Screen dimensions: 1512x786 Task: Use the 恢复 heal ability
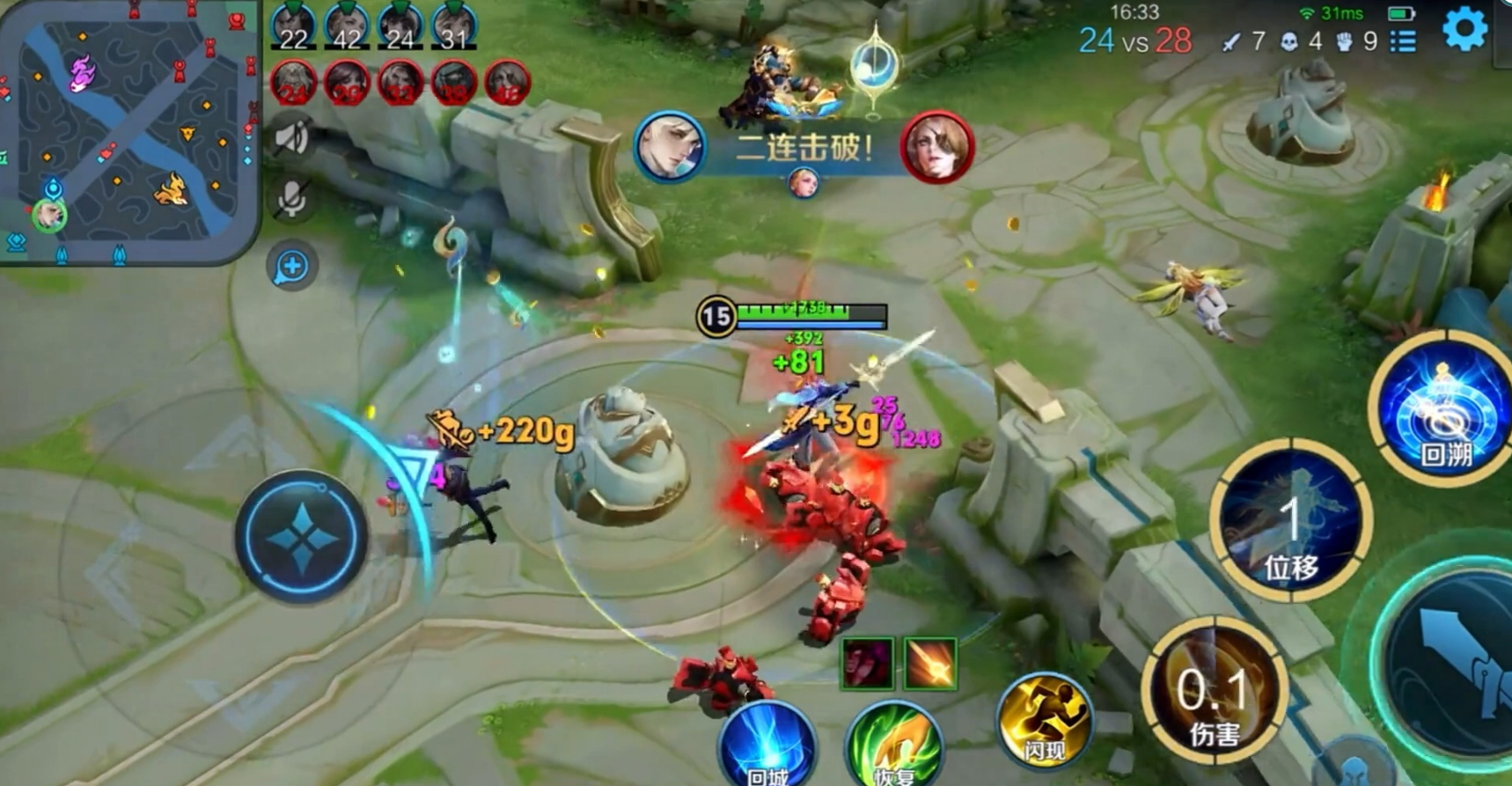point(894,748)
